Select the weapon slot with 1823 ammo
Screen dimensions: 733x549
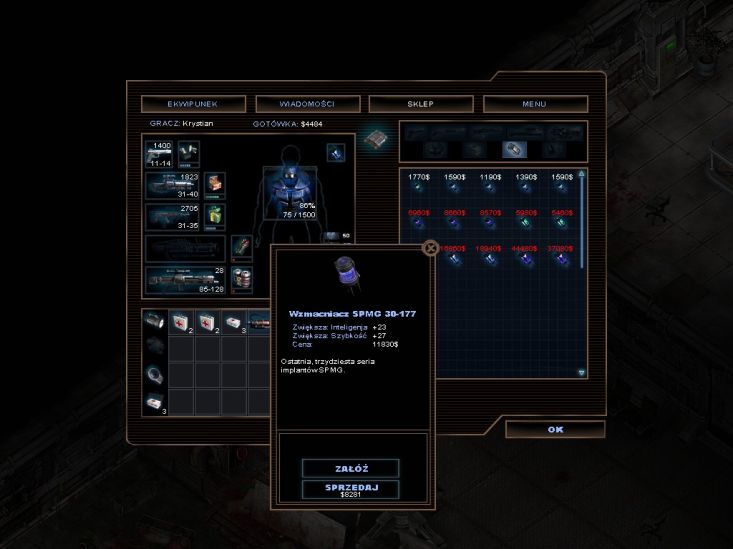(173, 186)
